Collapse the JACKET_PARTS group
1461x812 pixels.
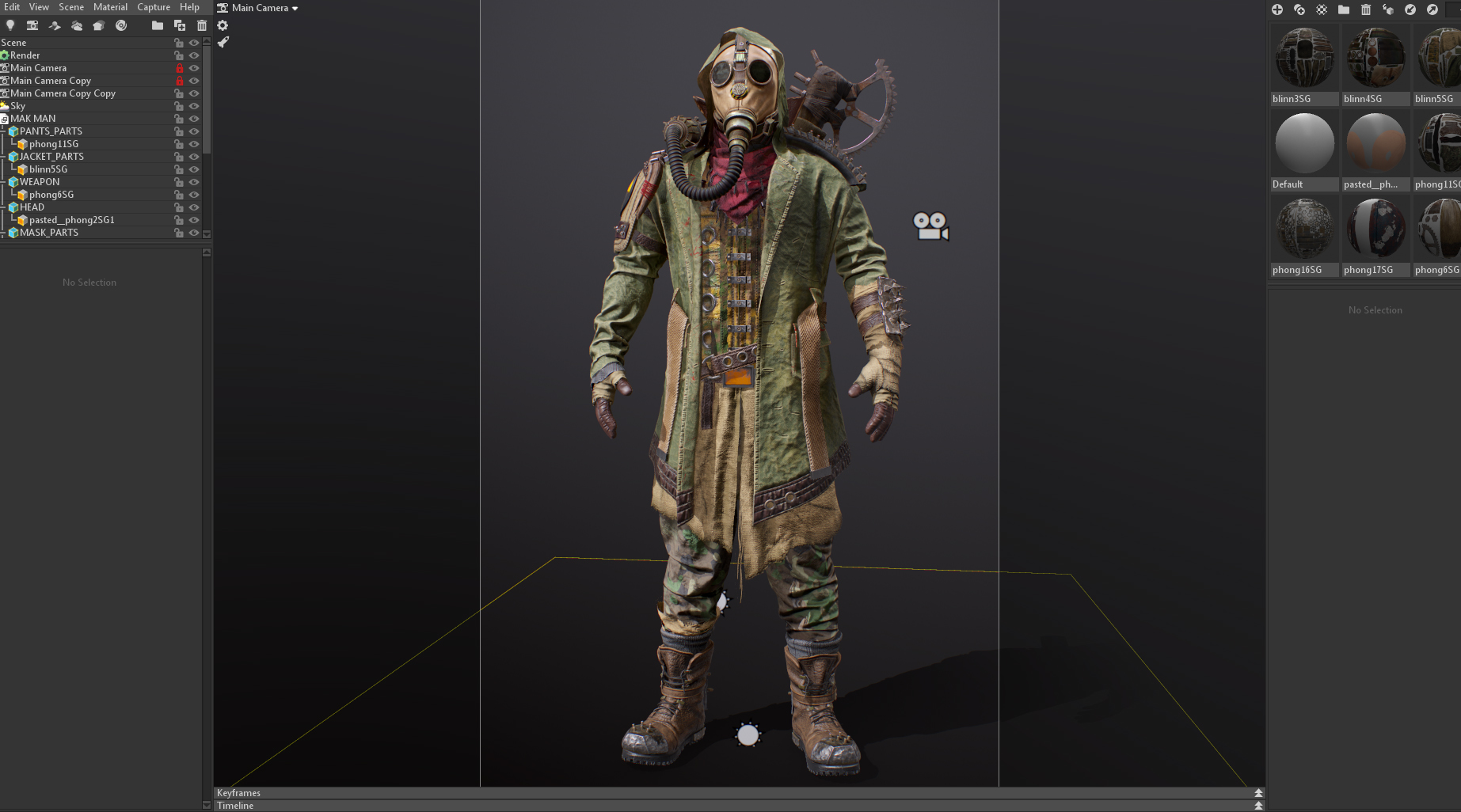(x=6, y=157)
